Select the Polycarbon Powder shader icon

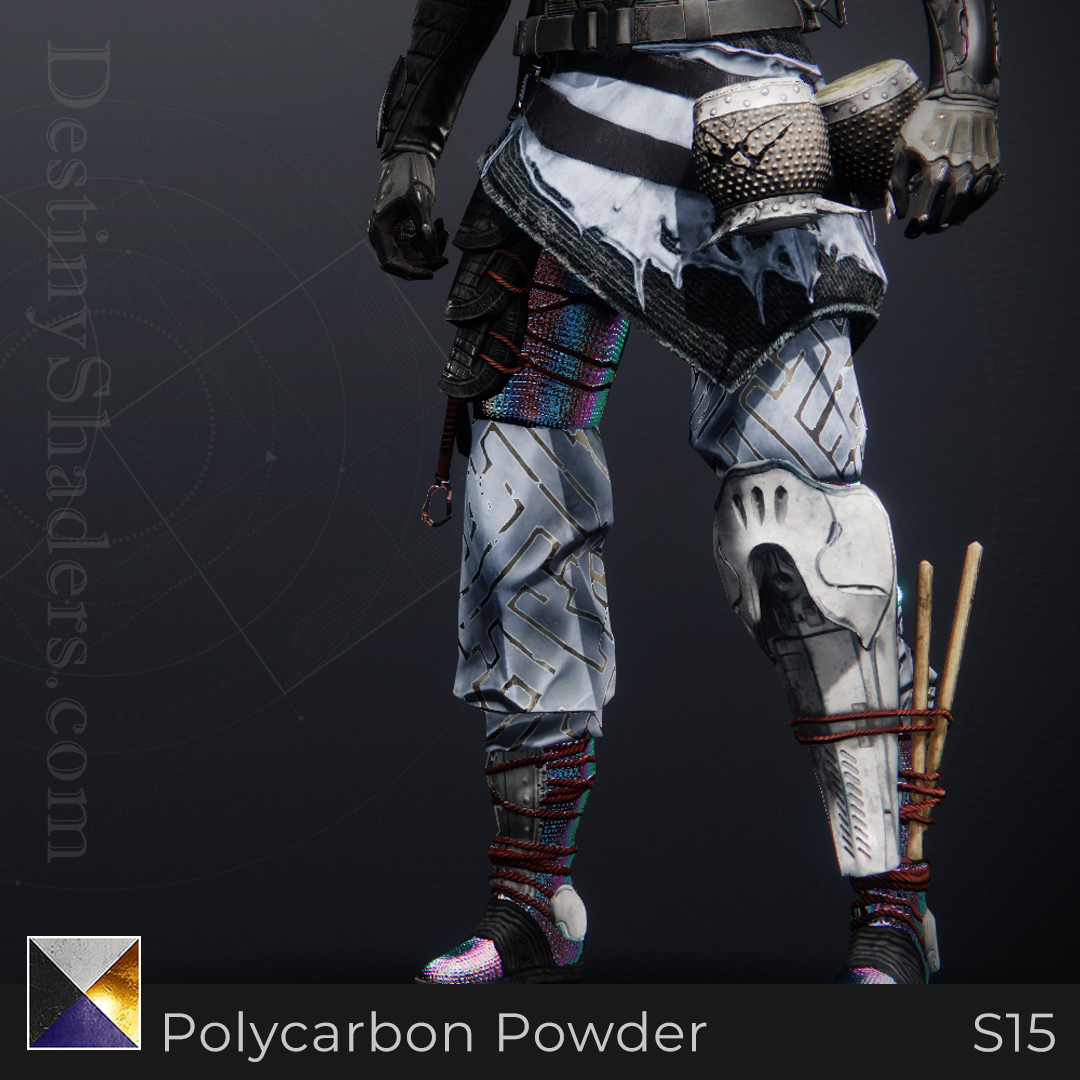(x=84, y=992)
